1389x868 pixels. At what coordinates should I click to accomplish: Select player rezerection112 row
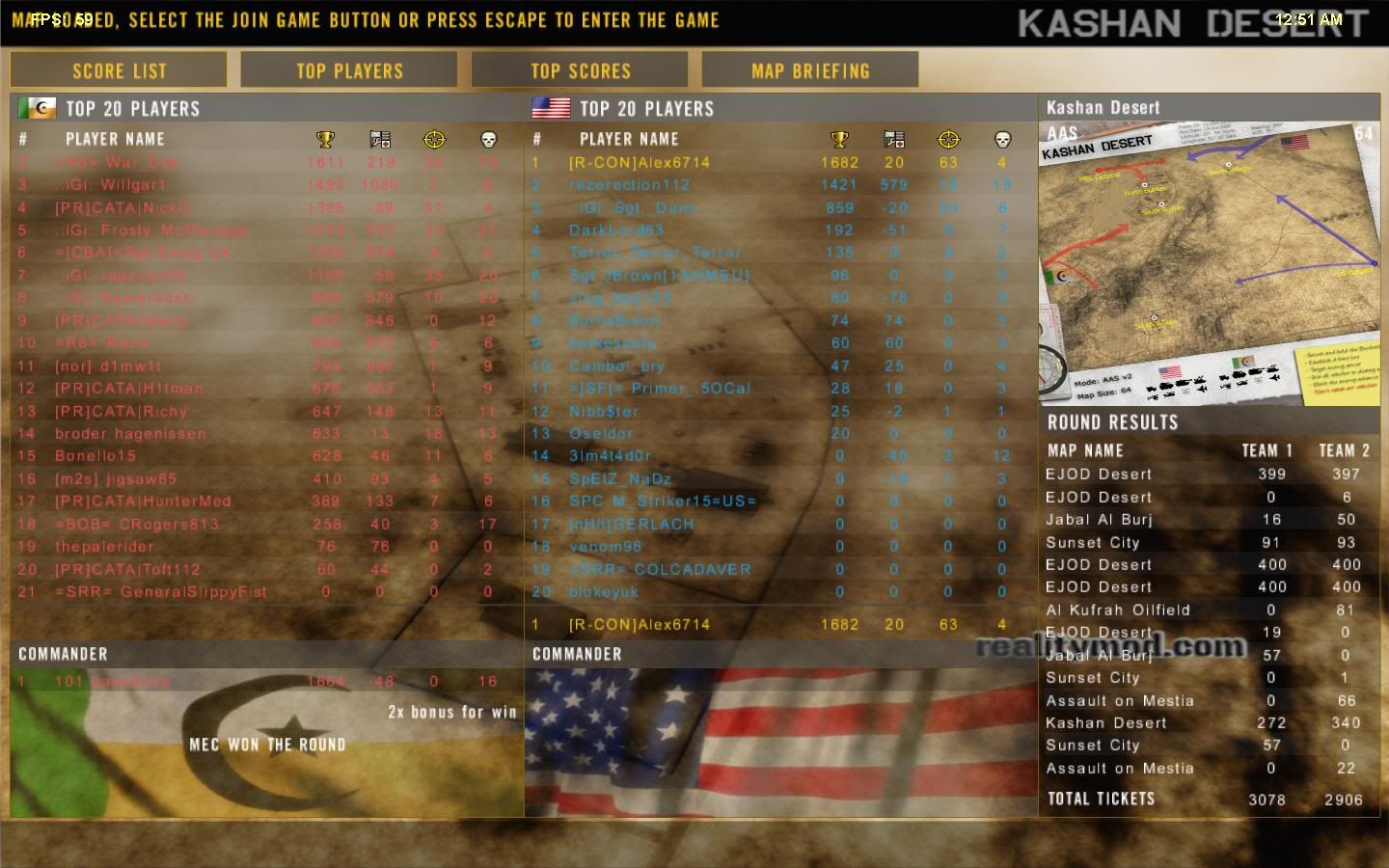coord(629,185)
